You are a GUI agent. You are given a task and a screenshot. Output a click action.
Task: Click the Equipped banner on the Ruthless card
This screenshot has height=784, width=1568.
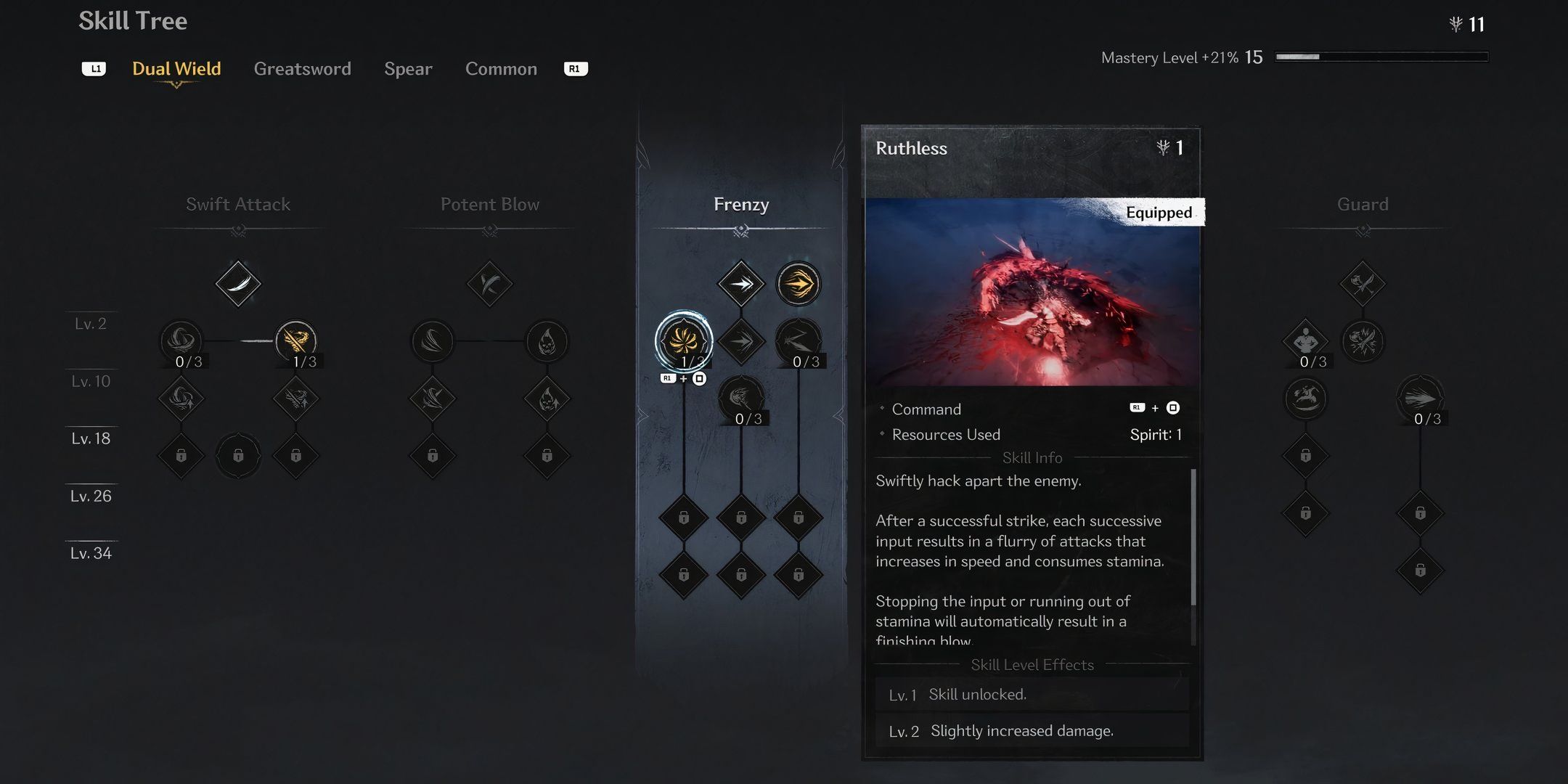coord(1159,213)
